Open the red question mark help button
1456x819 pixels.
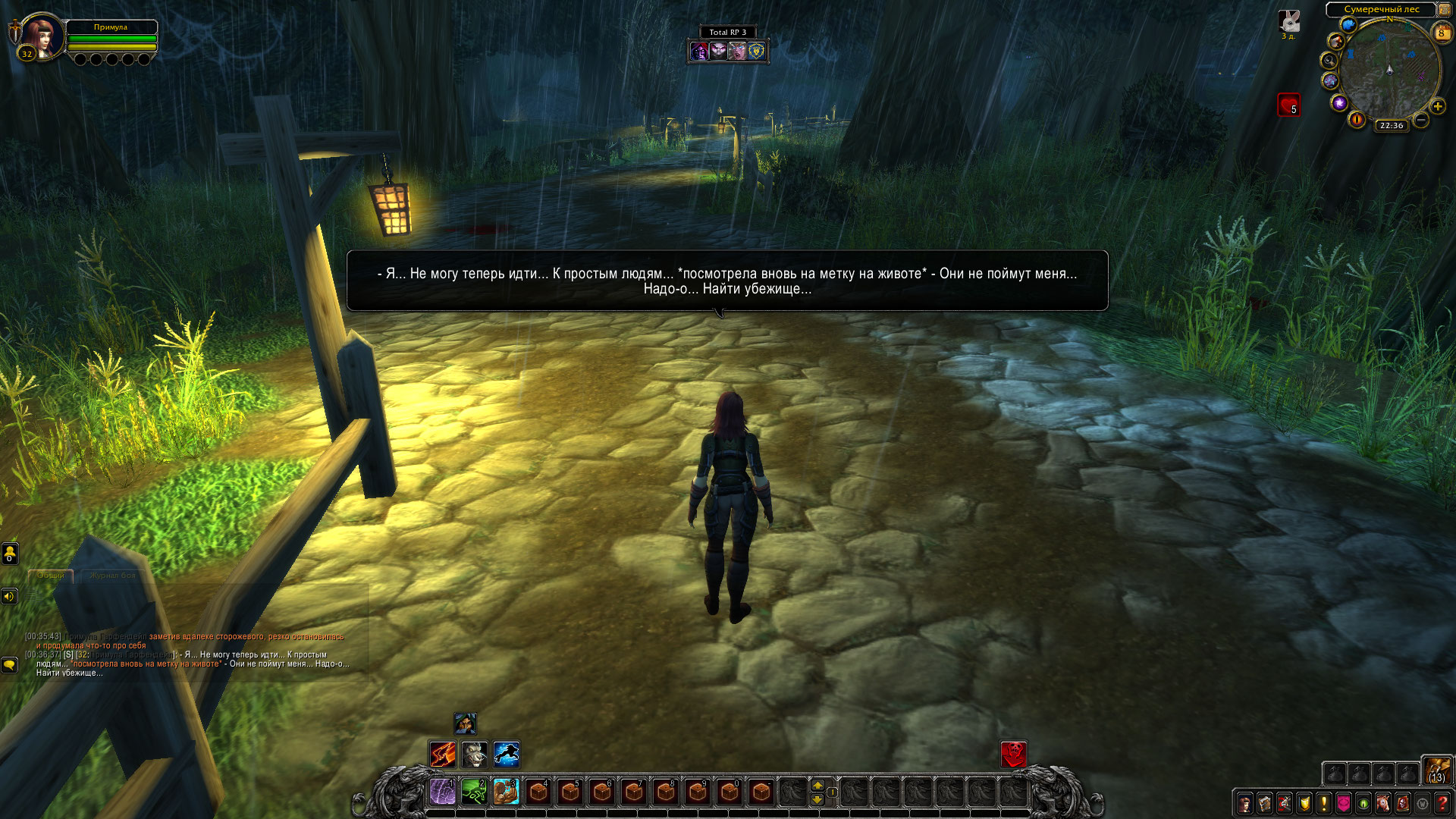pos(1442,802)
